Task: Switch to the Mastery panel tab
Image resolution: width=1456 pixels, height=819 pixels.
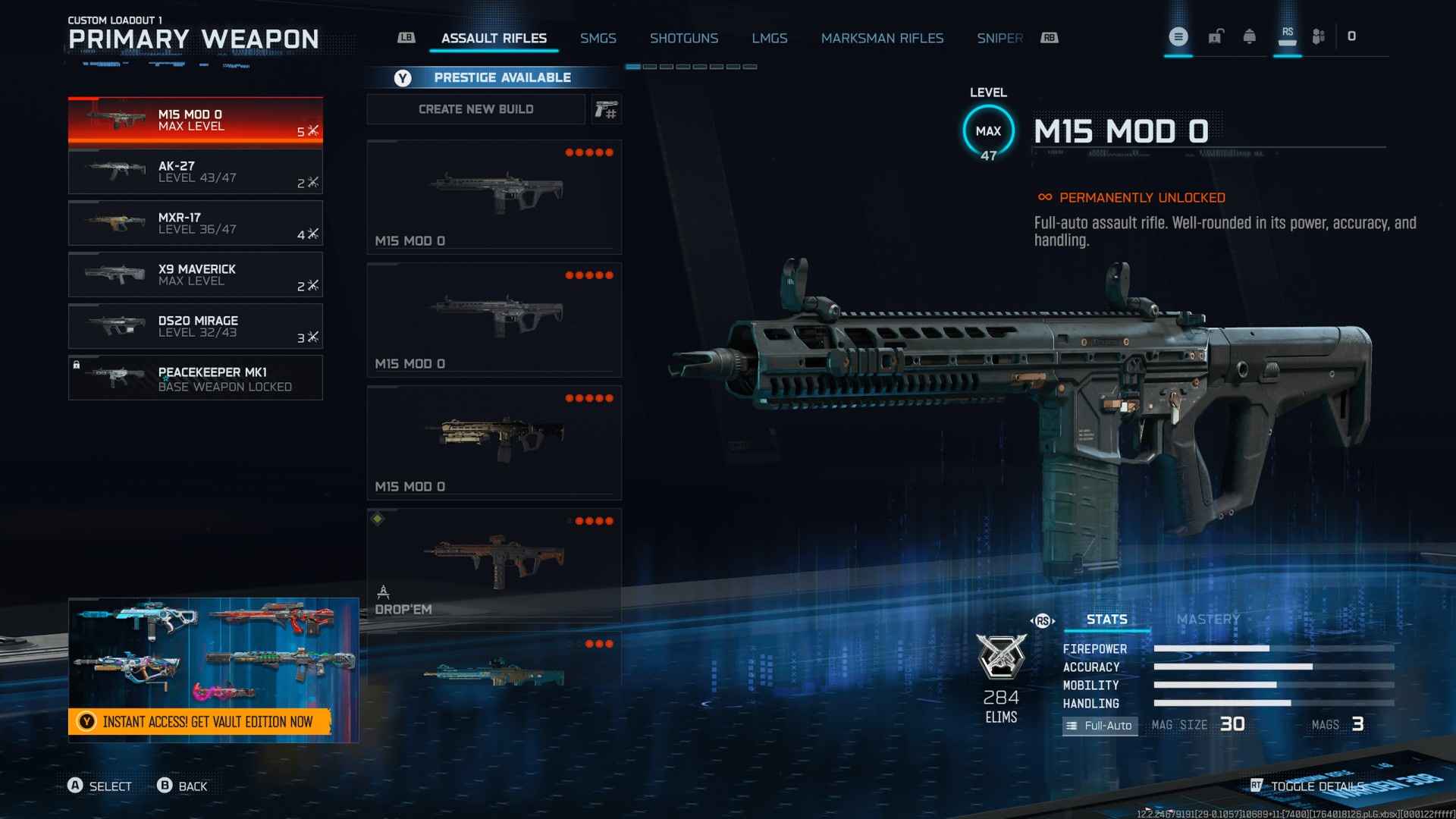Action: (1208, 620)
